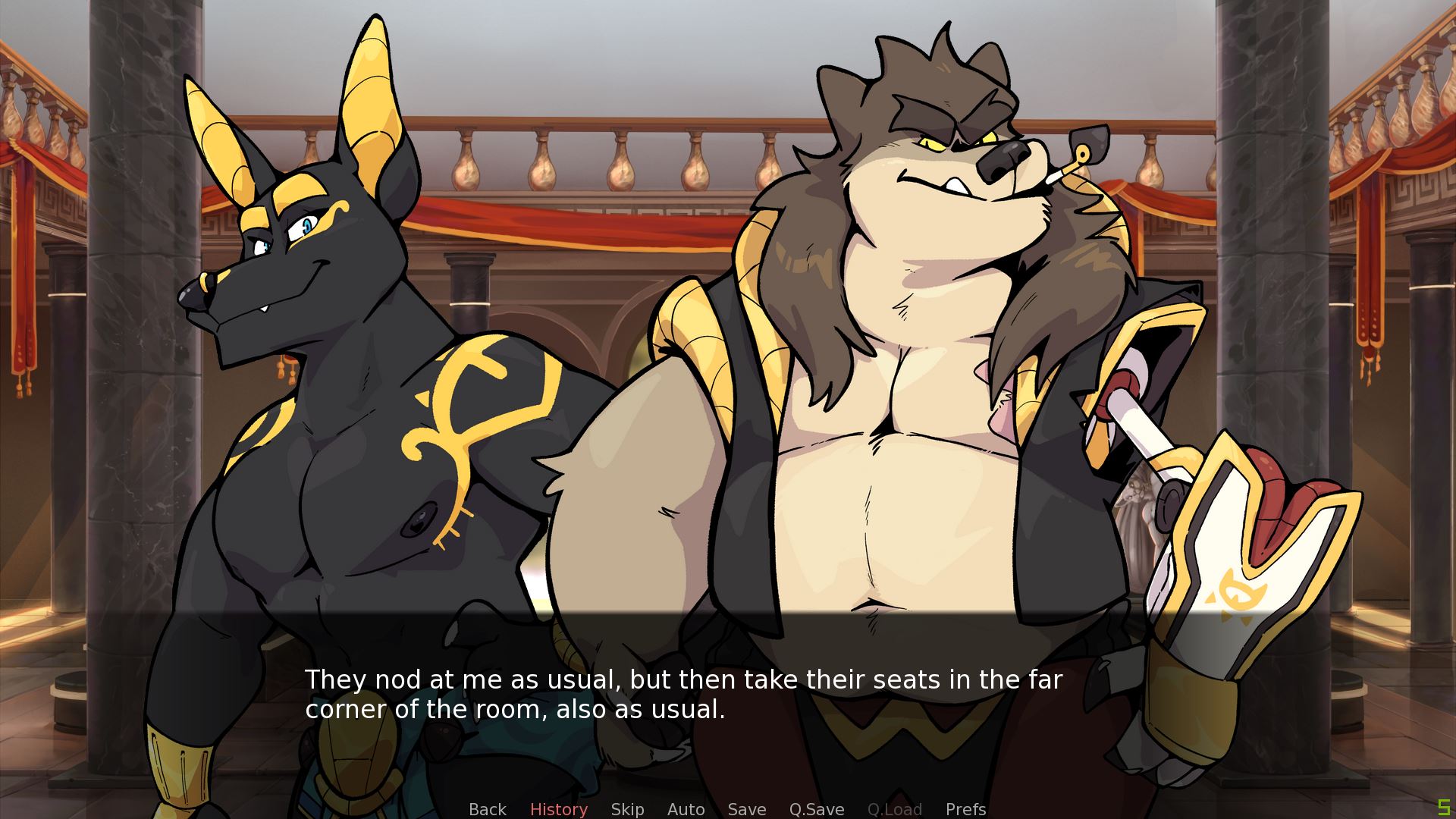The image size is (1456, 819).
Task: Turn on Auto-advance
Action: click(686, 809)
